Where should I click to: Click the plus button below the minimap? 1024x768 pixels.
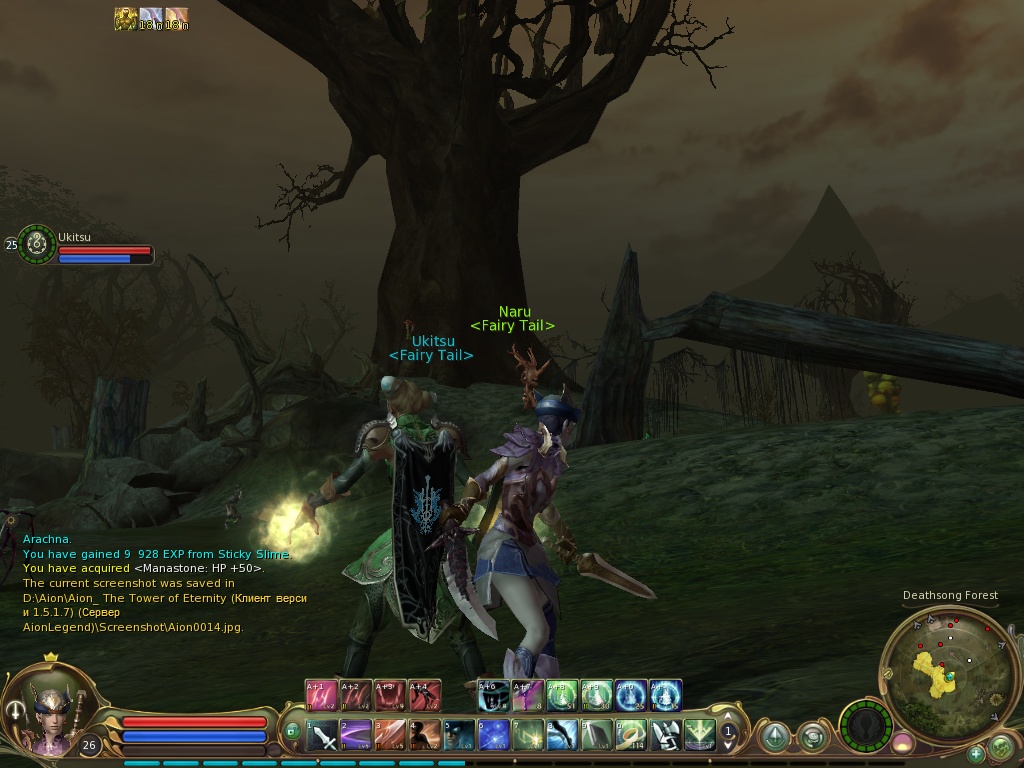point(975,753)
